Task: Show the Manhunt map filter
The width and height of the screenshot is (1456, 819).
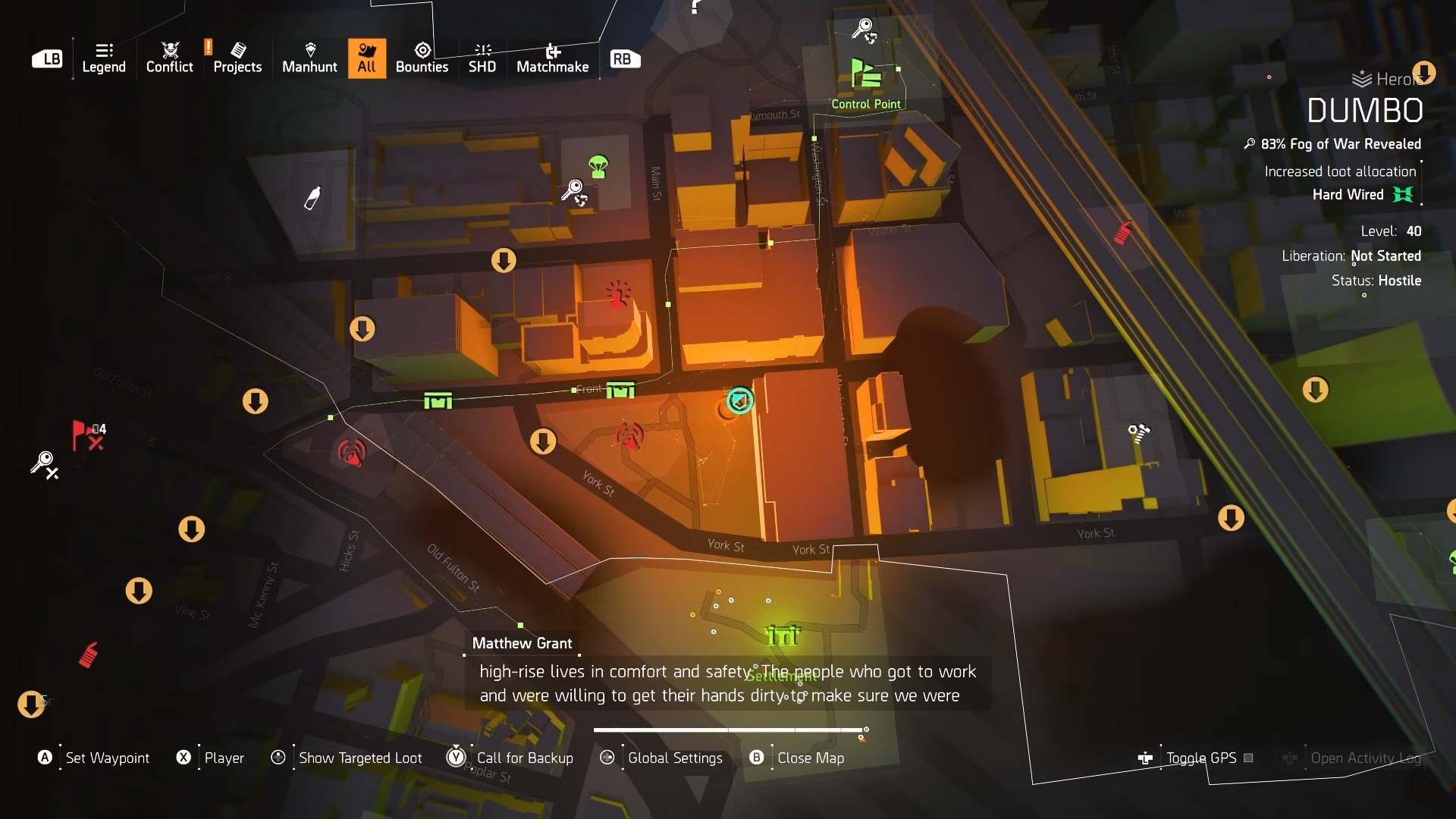Action: (x=309, y=58)
